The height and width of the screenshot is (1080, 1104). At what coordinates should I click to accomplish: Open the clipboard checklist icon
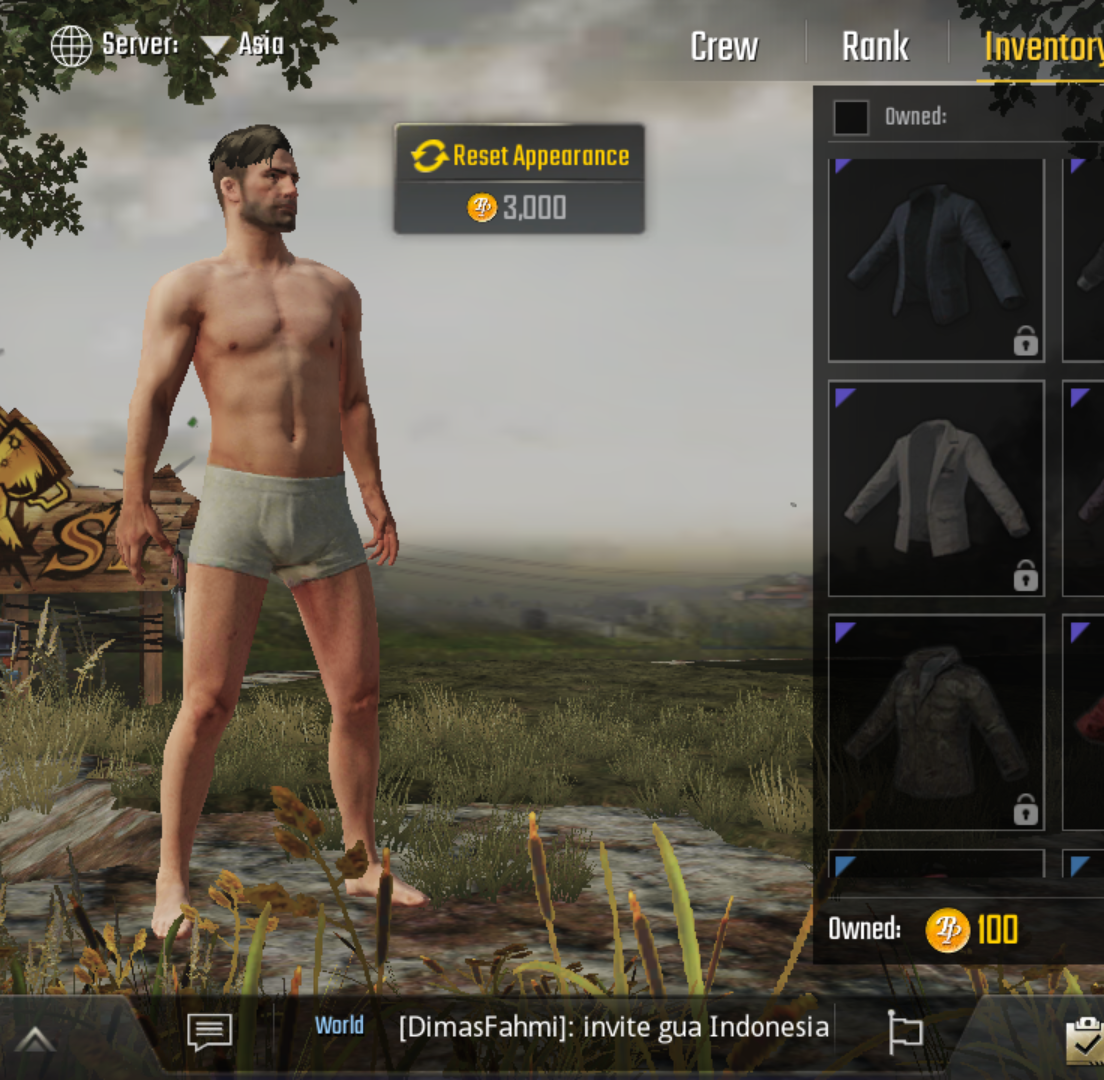pos(1084,1040)
